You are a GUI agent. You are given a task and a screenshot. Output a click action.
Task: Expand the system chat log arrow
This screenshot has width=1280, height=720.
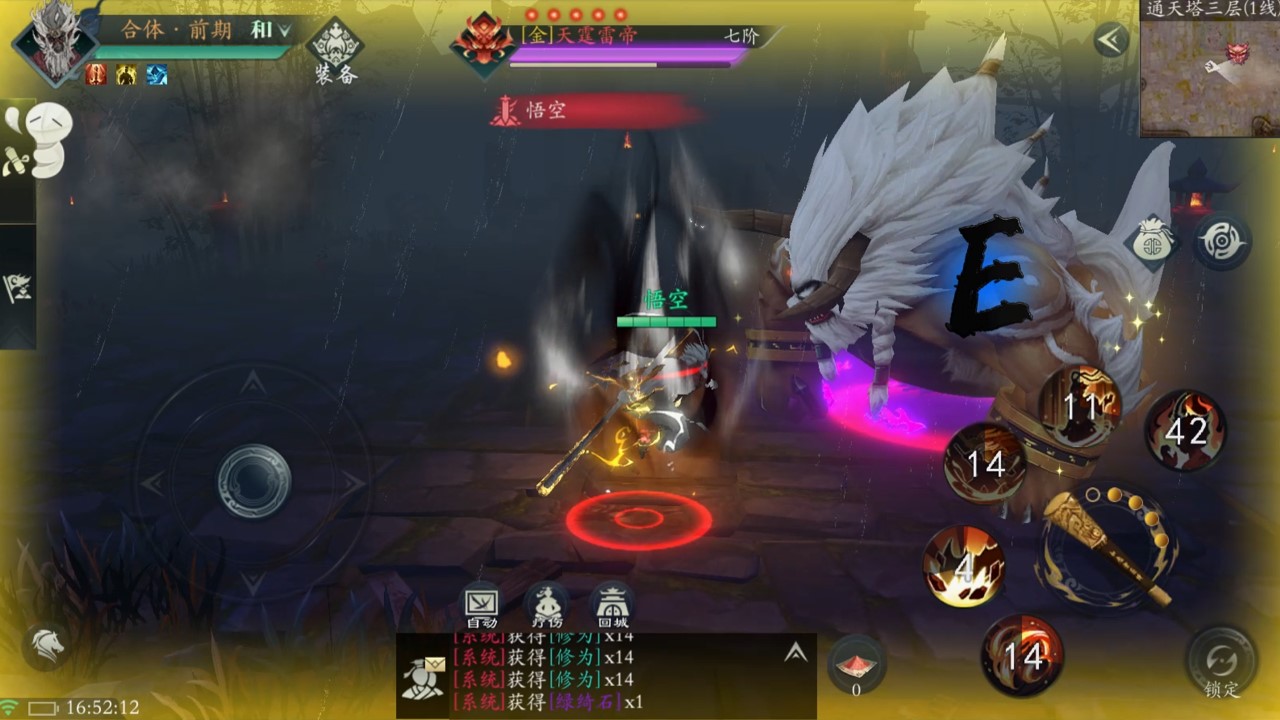796,653
